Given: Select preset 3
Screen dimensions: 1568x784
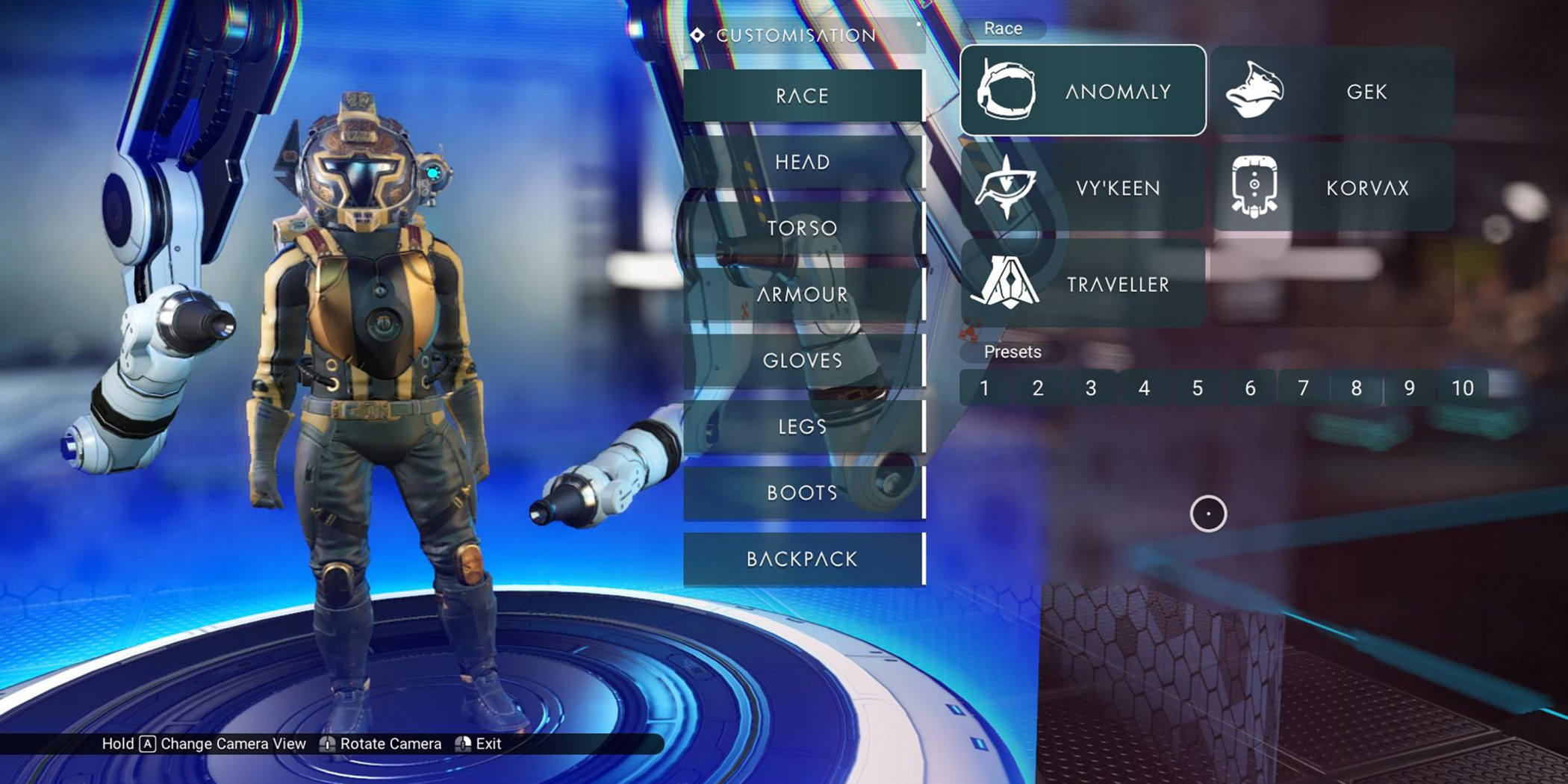Looking at the screenshot, I should pyautogui.click(x=1091, y=388).
